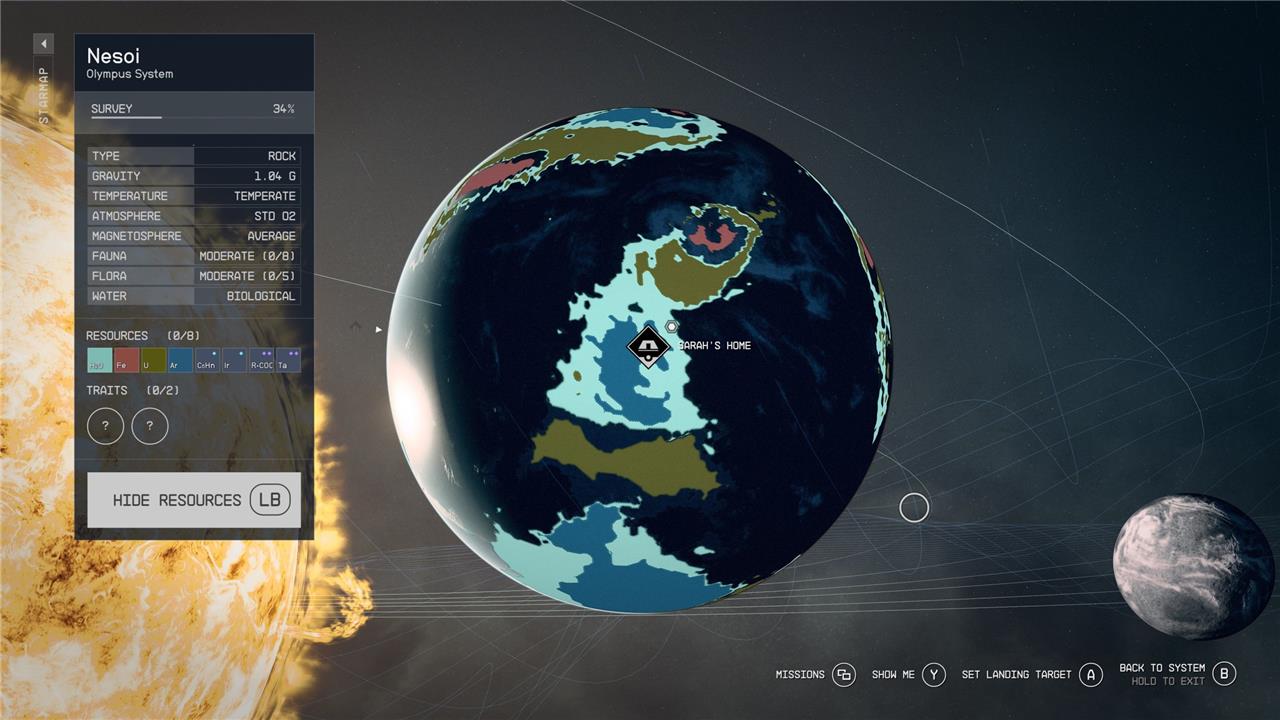1280x720 pixels.
Task: Pick the Ta tantalum resource tile
Action: tap(288, 360)
